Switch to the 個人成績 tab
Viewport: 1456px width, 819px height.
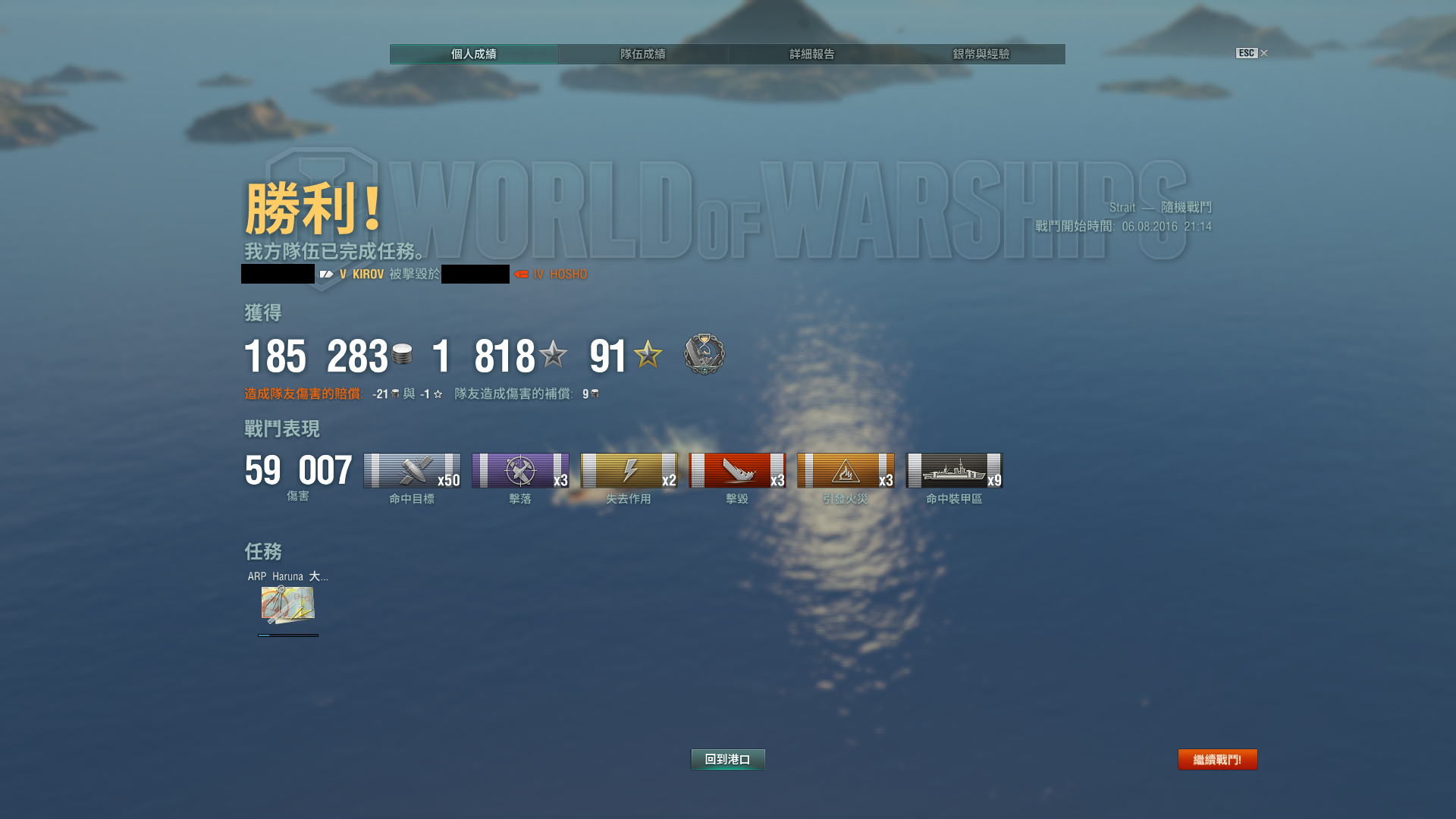473,54
